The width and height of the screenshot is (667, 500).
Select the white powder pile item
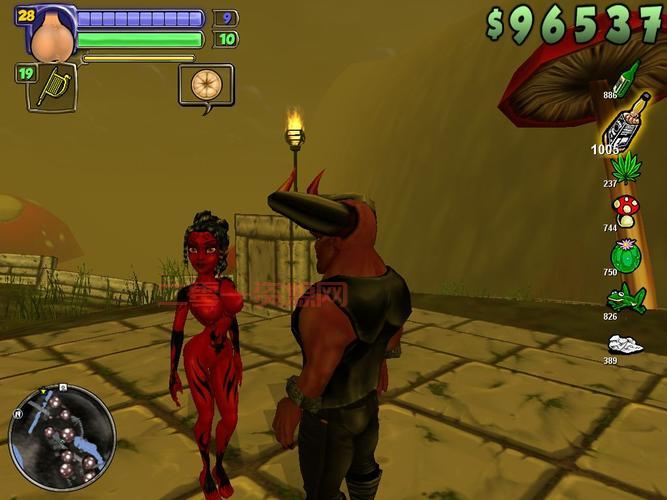click(625, 345)
